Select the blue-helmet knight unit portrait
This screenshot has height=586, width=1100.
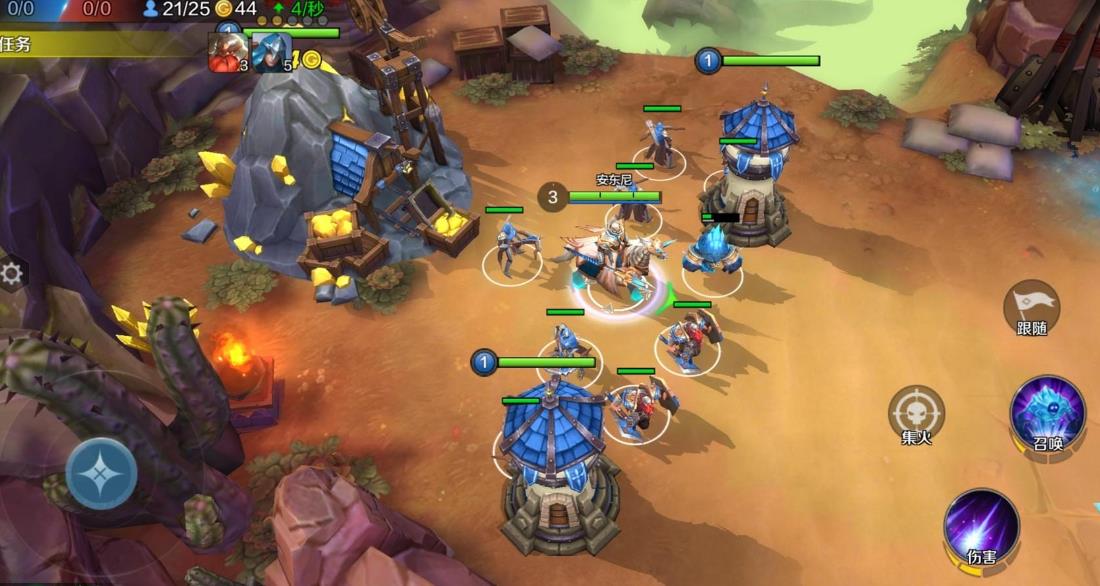(270, 52)
